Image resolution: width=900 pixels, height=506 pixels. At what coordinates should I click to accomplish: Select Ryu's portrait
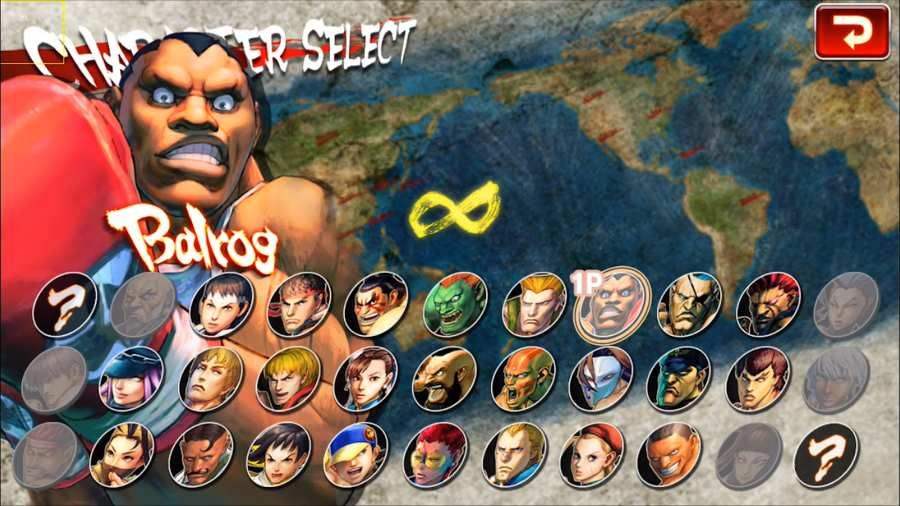click(299, 303)
